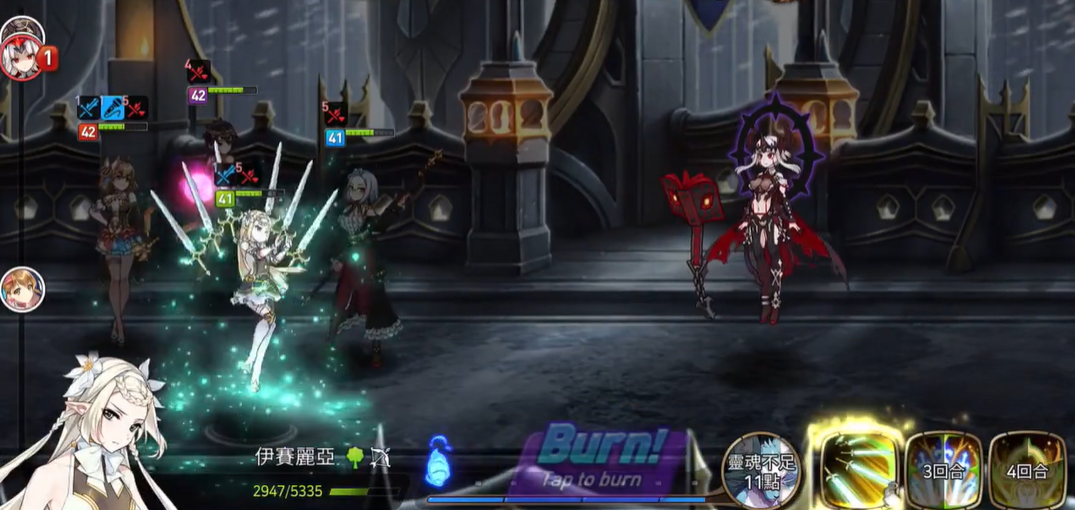Select the skill on 3-turn cooldown
This screenshot has height=510, width=1075.
pos(943,468)
